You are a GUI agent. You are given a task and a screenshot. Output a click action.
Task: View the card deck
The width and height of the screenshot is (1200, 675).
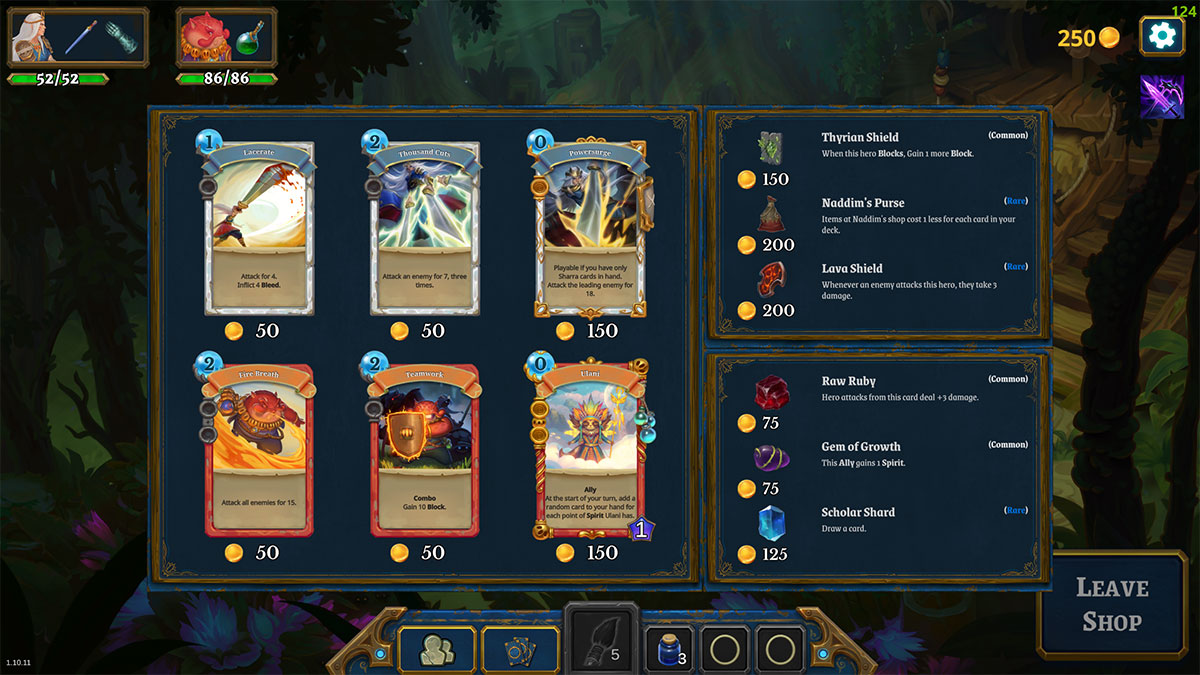click(521, 651)
